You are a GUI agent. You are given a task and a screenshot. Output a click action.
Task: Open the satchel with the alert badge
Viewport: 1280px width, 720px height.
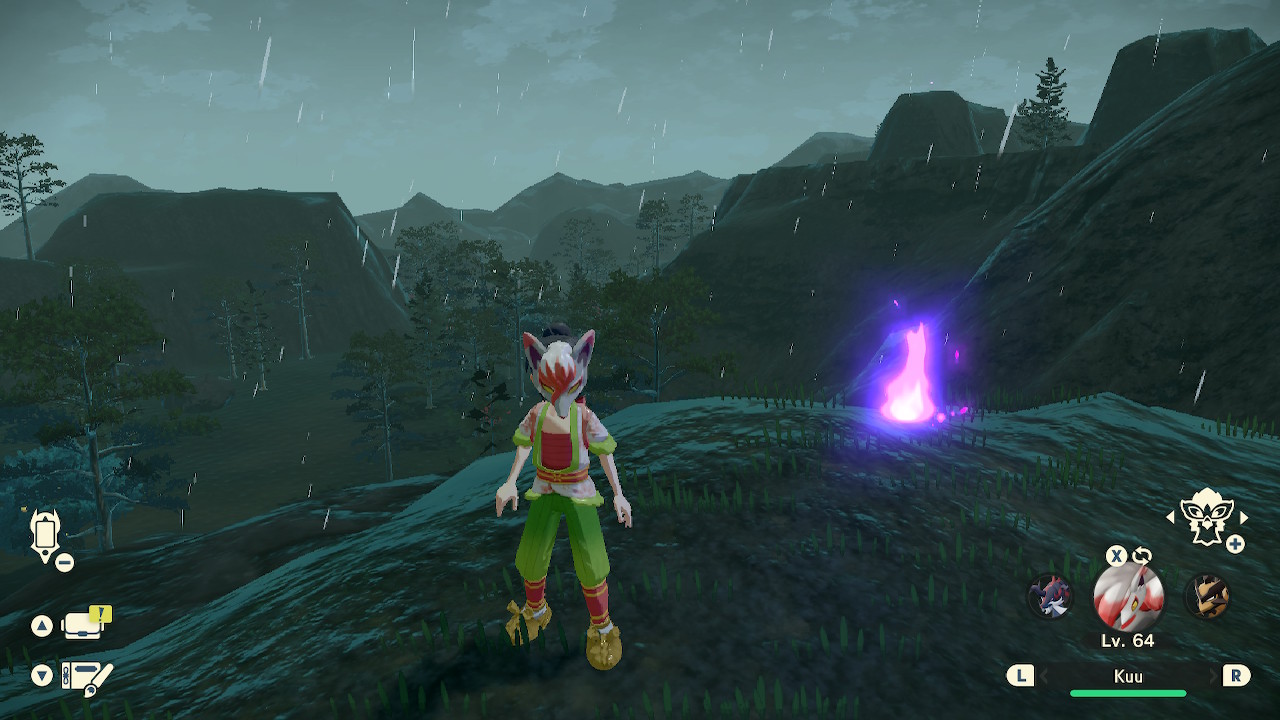[85, 625]
